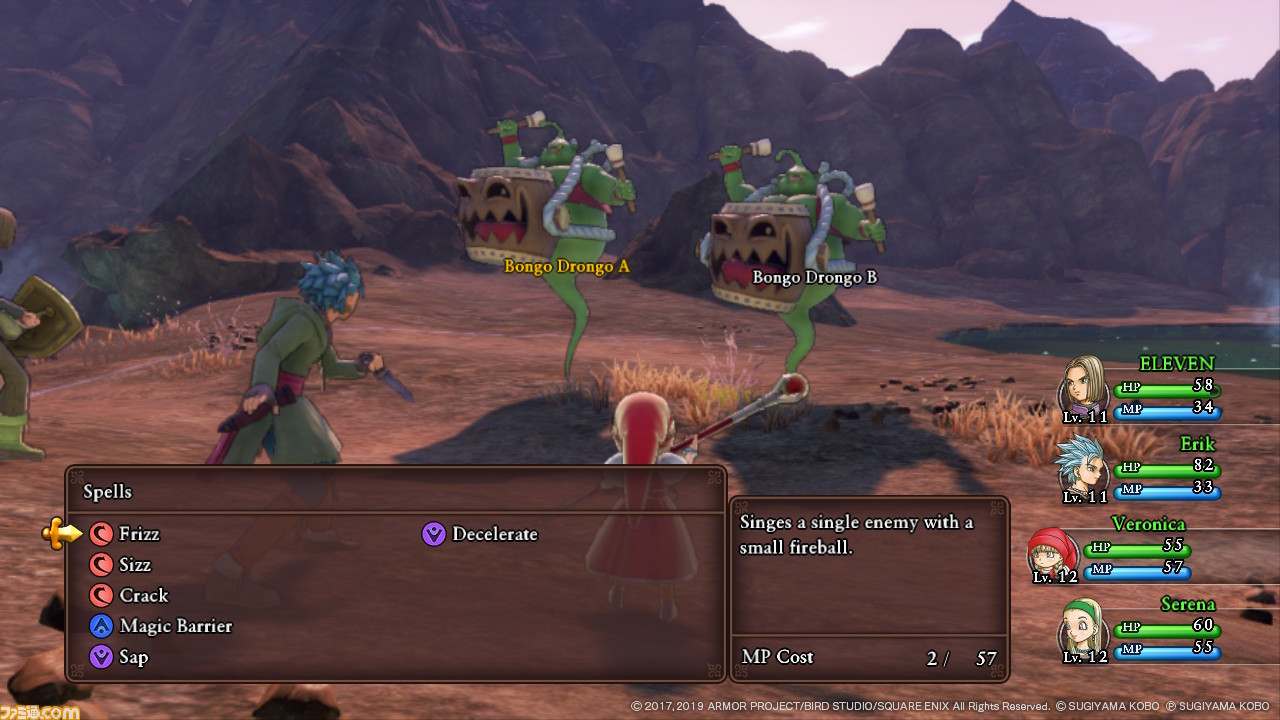Select Serena's party portrait
This screenshot has height=720, width=1280.
coord(1082,627)
